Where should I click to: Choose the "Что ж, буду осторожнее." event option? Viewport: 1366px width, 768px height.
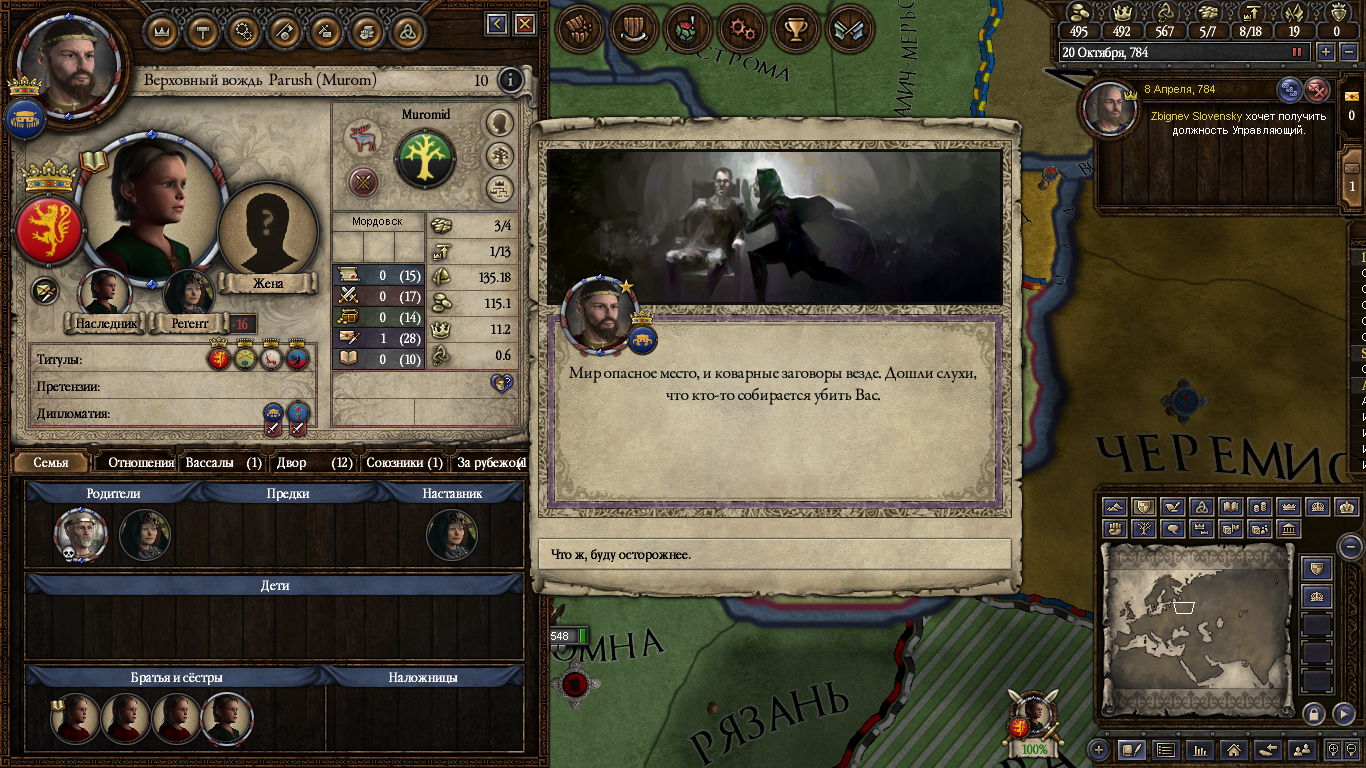(x=774, y=554)
